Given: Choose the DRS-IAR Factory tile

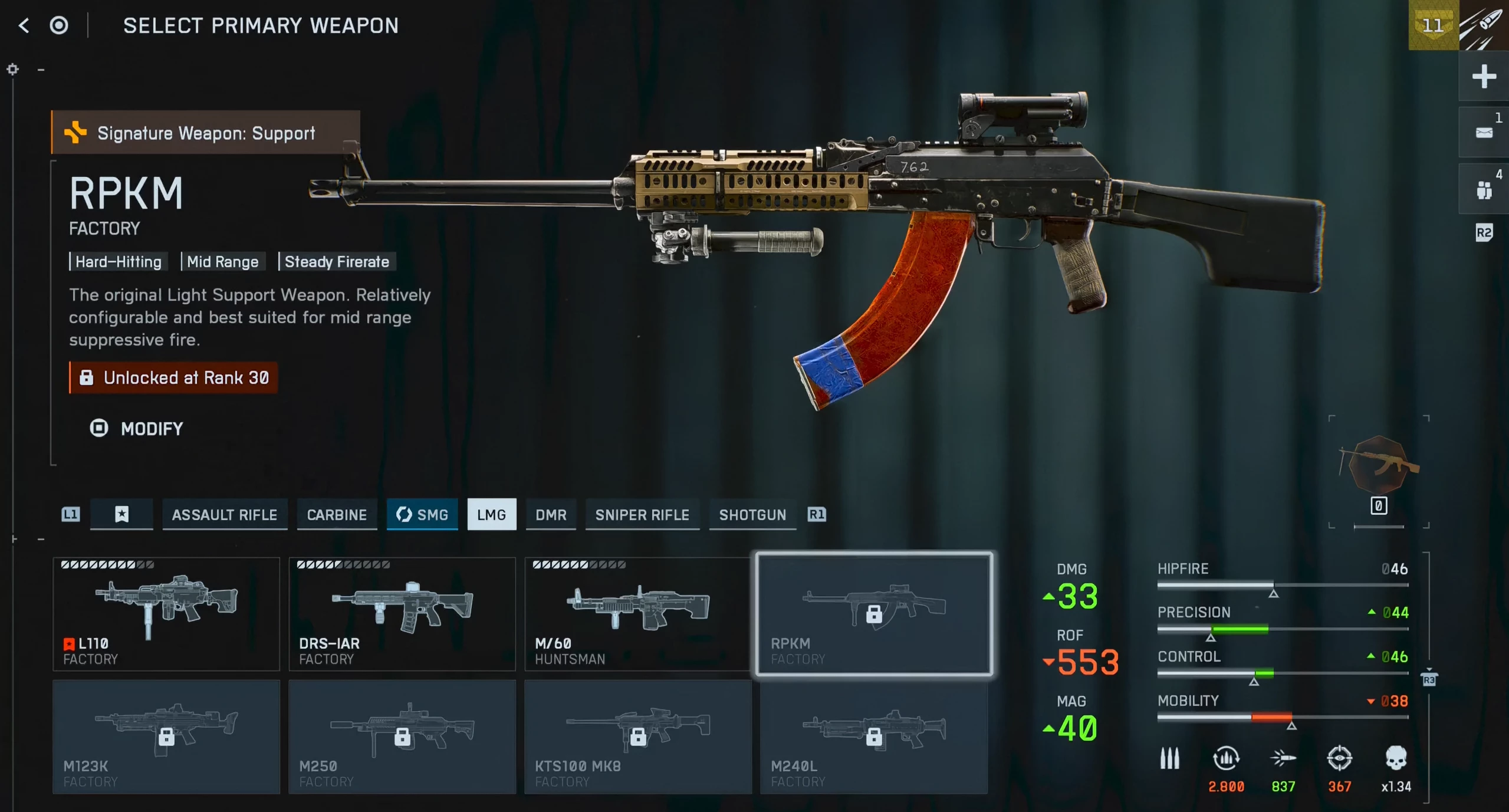Looking at the screenshot, I should (x=402, y=613).
